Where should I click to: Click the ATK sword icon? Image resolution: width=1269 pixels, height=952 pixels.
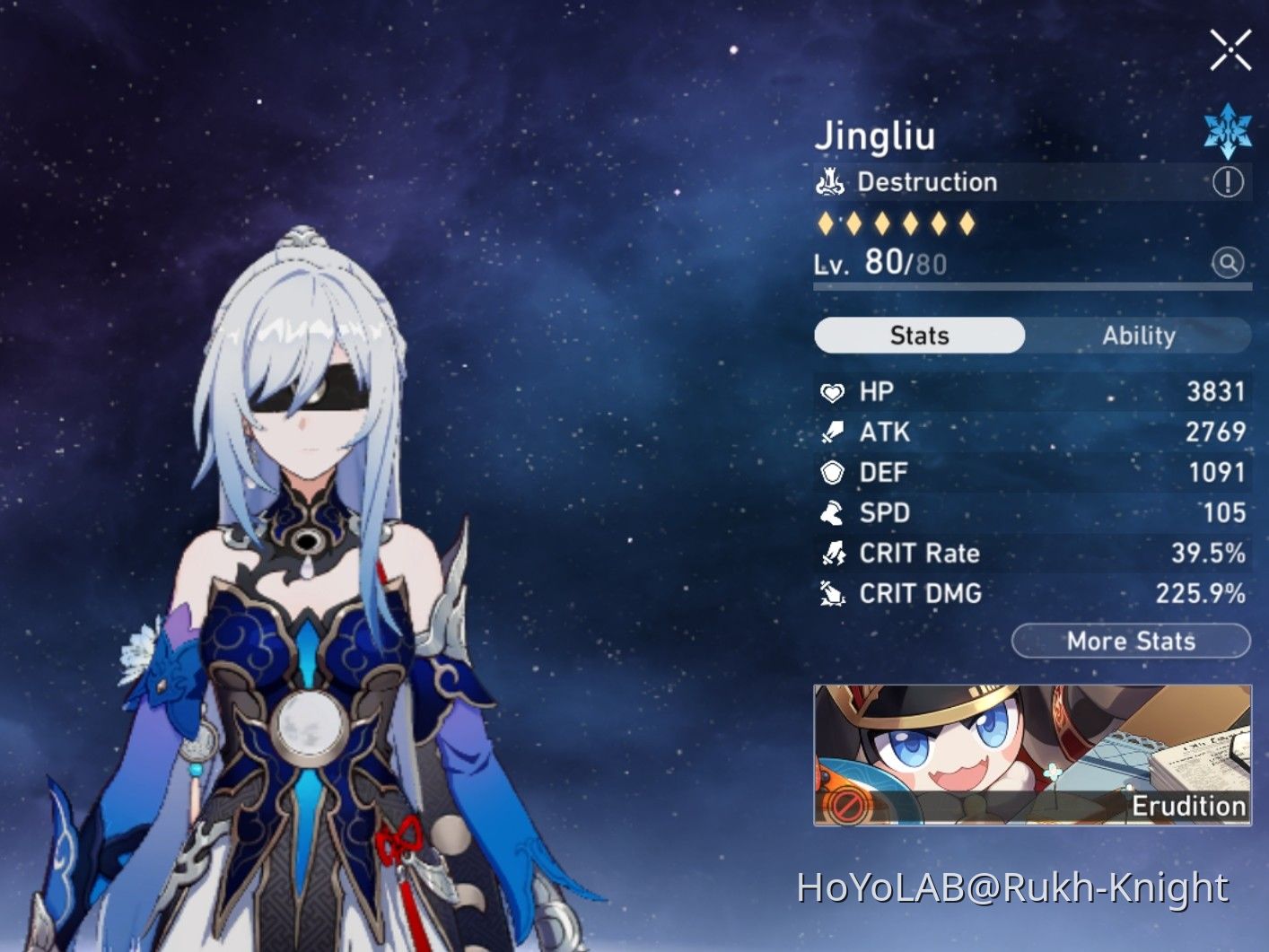click(x=833, y=432)
